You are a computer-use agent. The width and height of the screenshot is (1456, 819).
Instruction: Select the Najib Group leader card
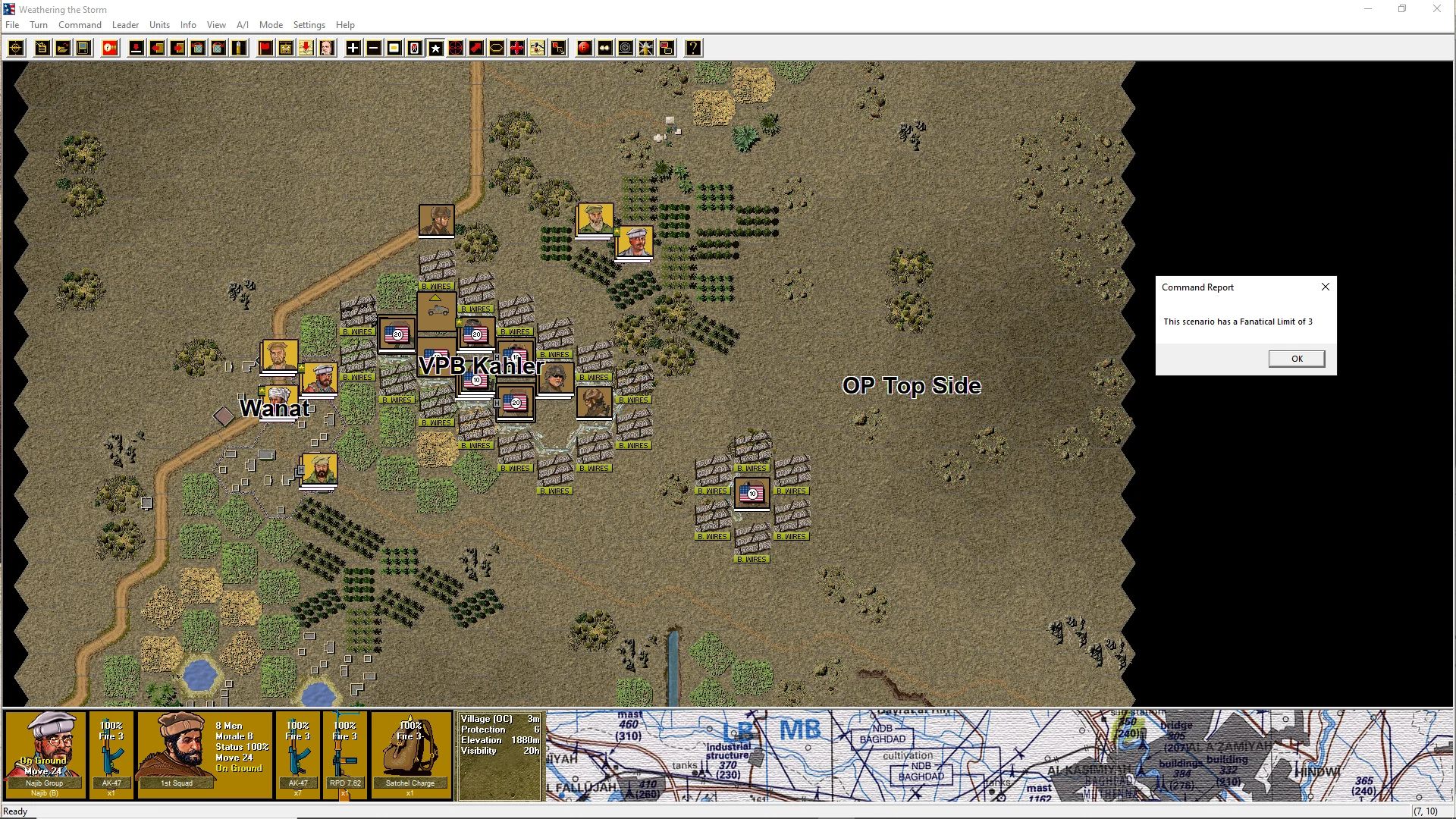[x=45, y=754]
